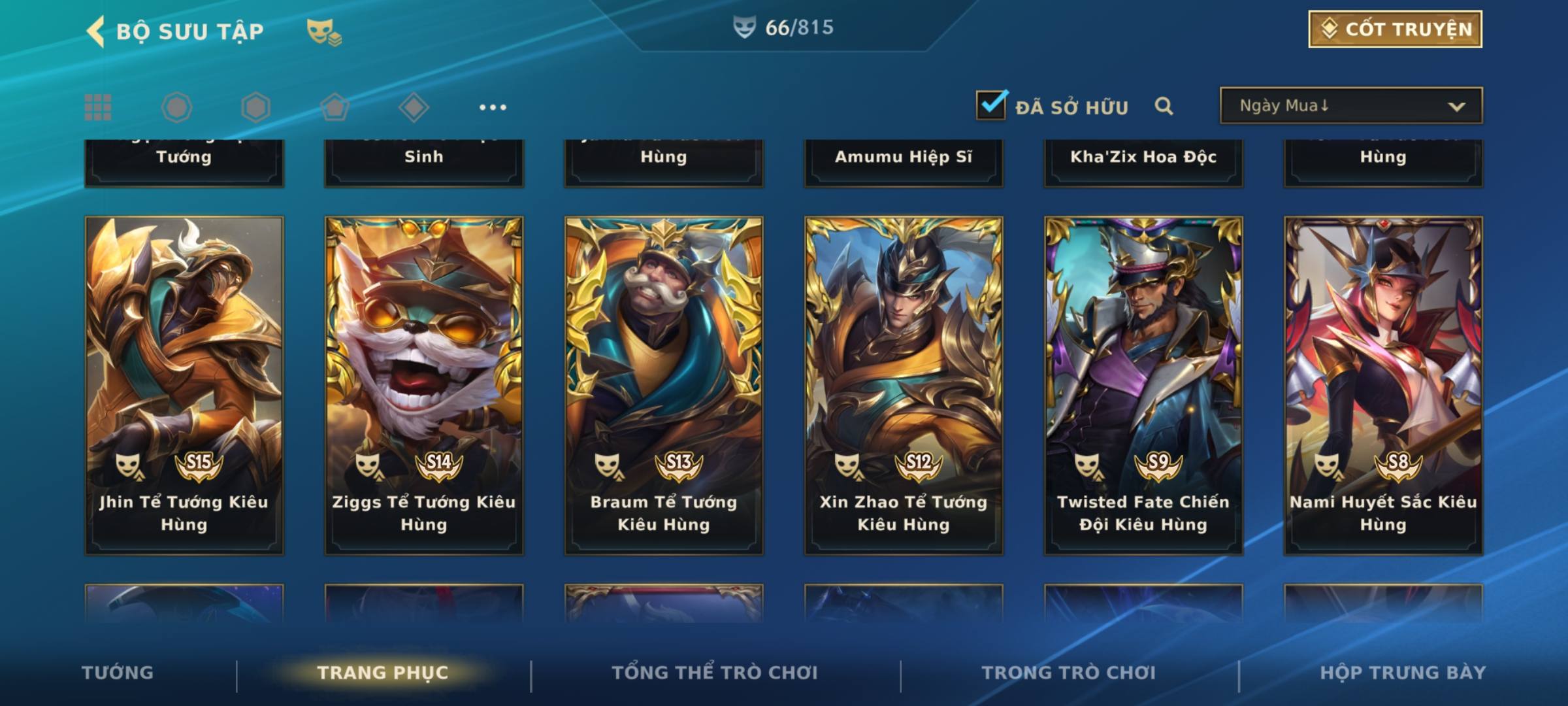Choose the diamond rarity filter icon
This screenshot has width=1568, height=706.
[x=414, y=107]
